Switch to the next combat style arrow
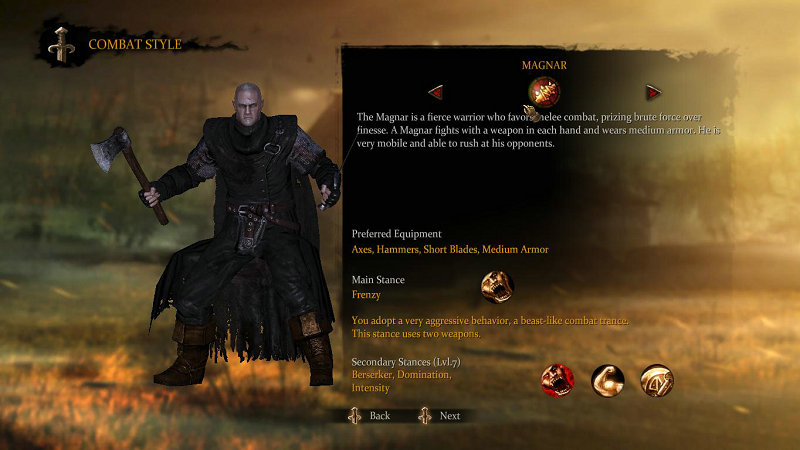Screen dimensions: 800x450 coord(653,92)
